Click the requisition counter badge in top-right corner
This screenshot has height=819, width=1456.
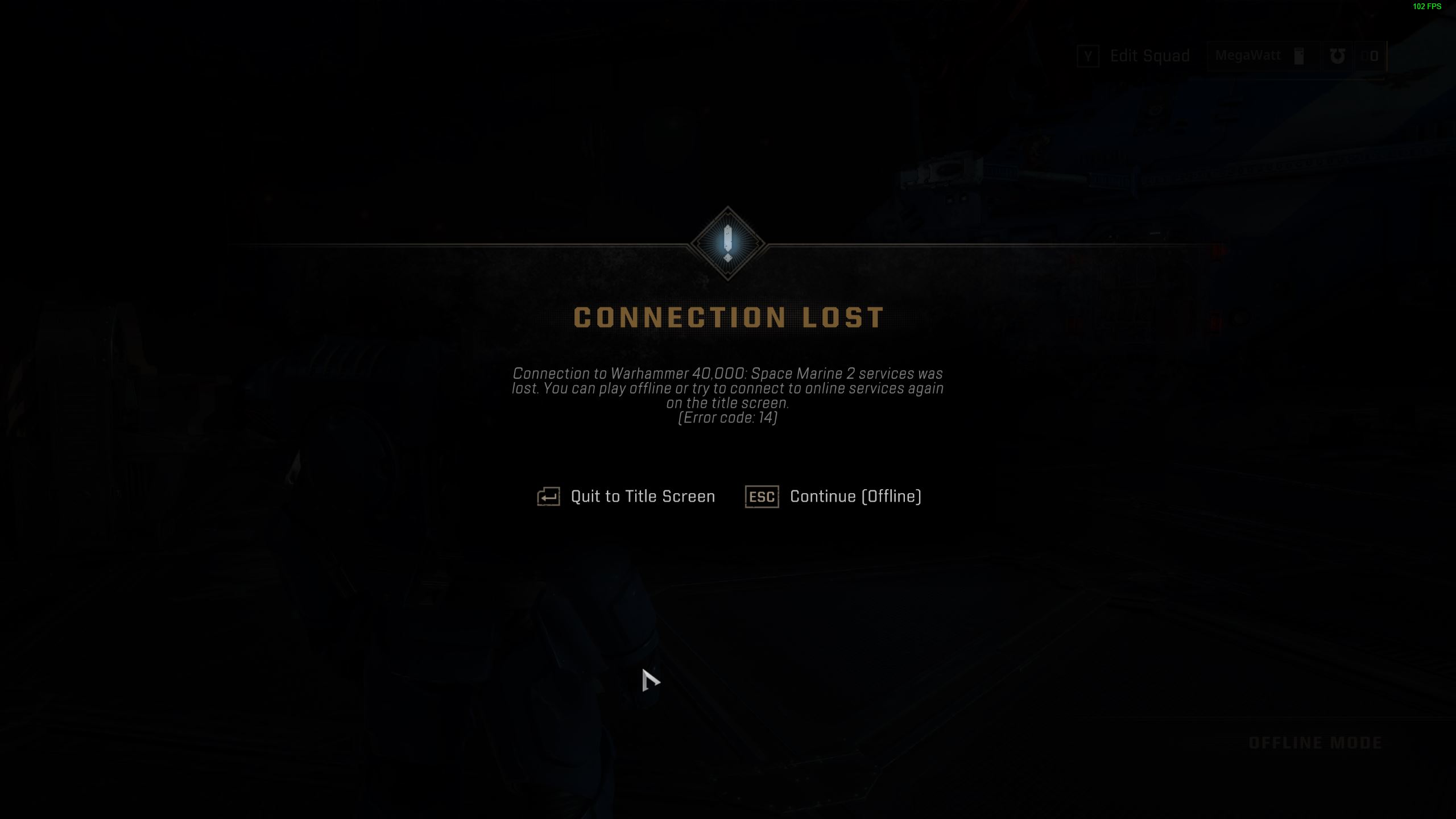click(1370, 56)
